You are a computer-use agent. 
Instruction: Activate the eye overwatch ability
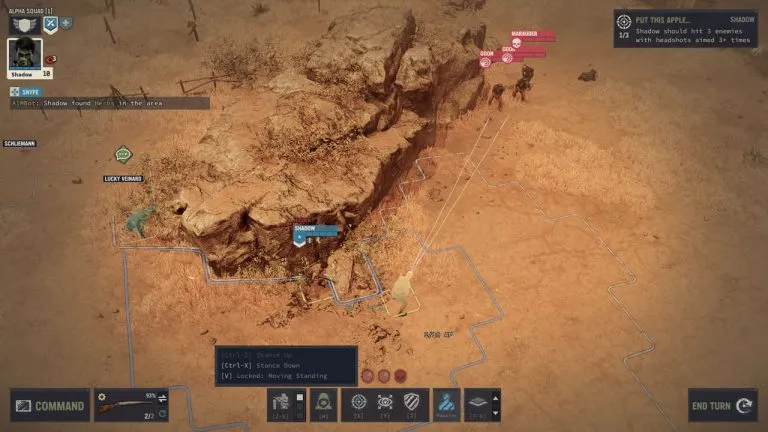click(386, 404)
